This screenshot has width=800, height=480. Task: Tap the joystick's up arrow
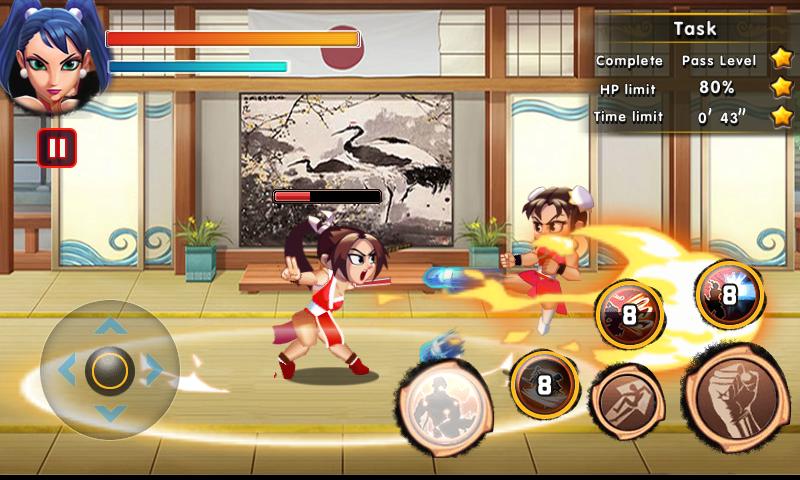[x=109, y=326]
